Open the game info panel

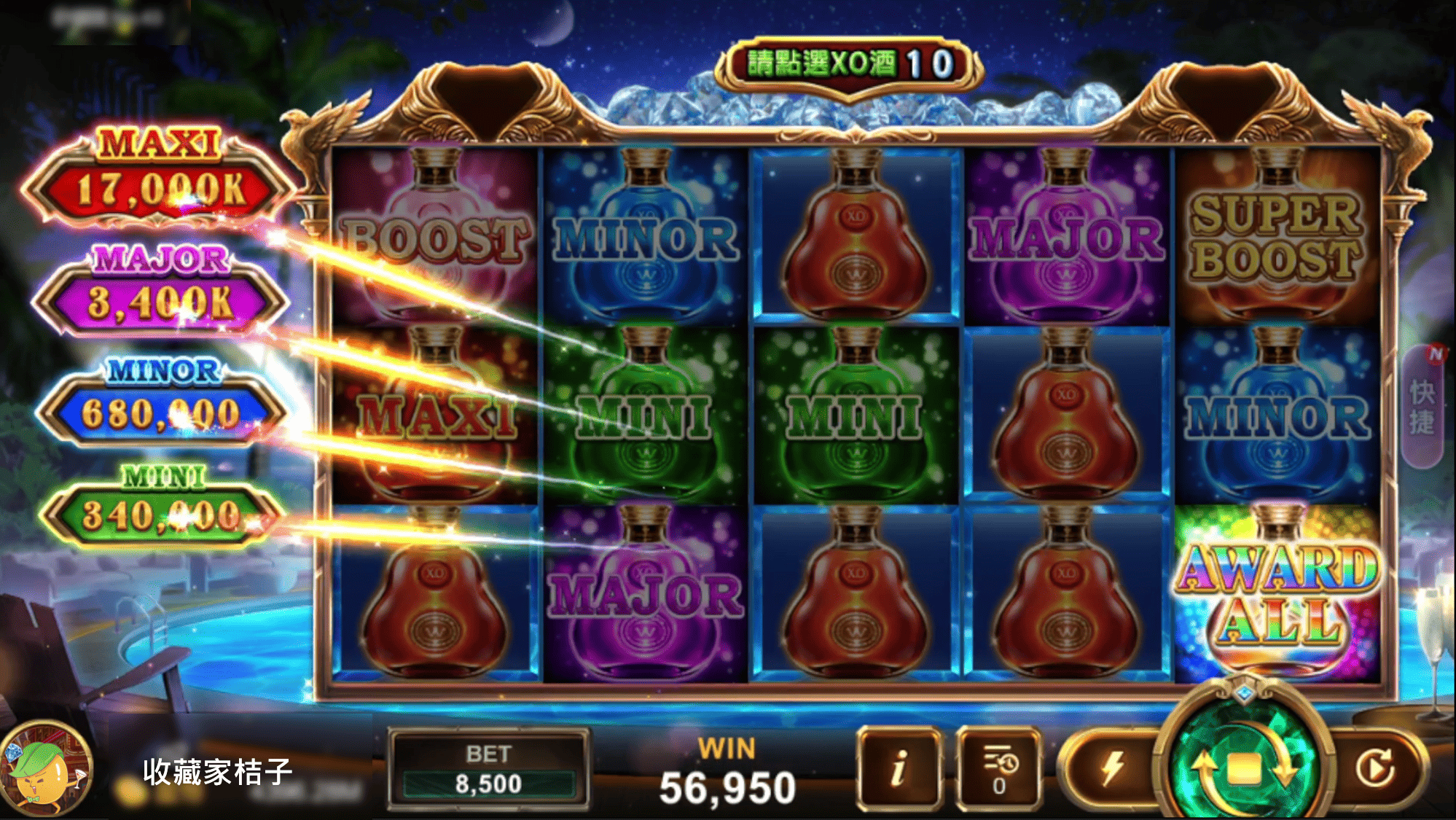pos(899,767)
